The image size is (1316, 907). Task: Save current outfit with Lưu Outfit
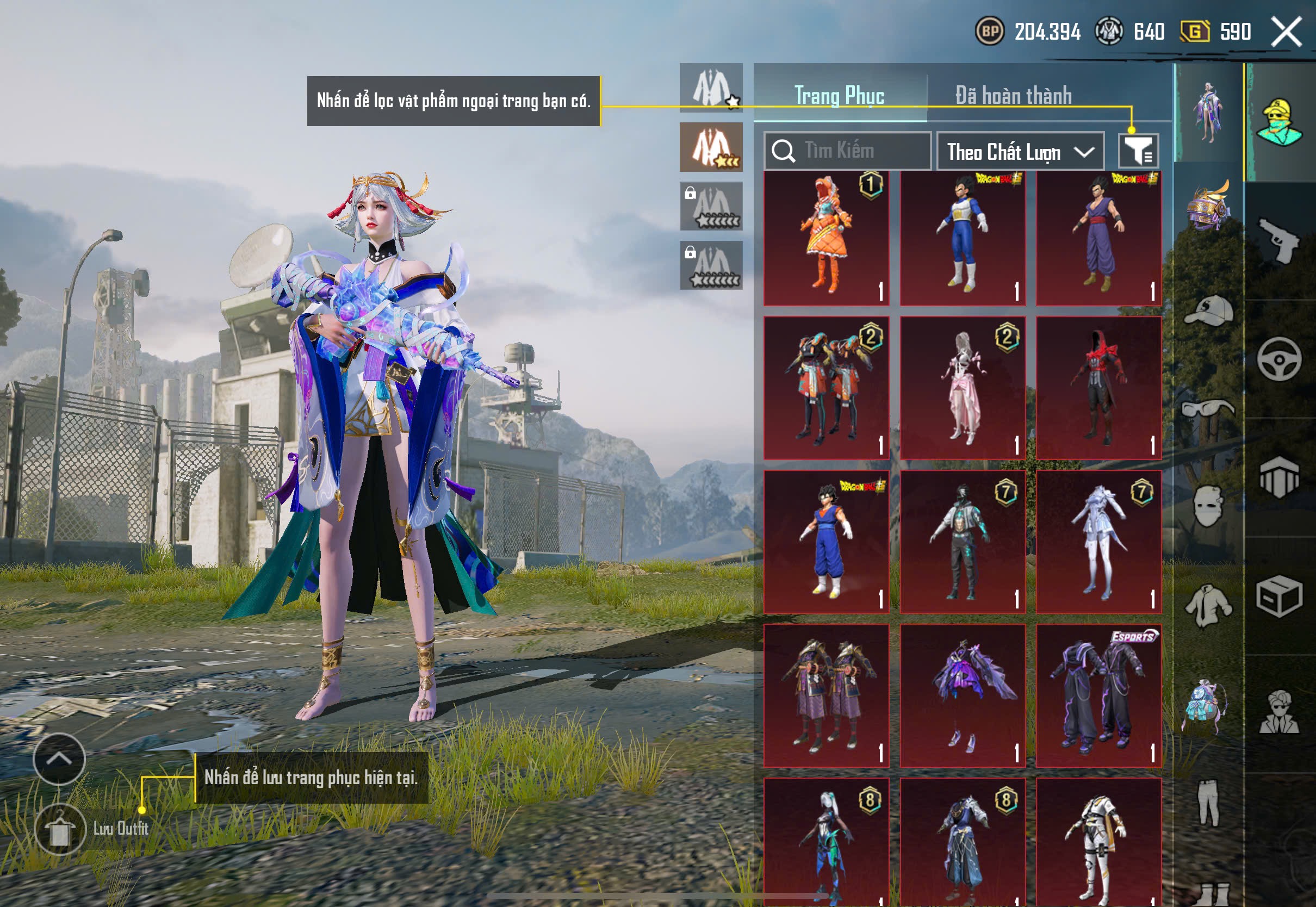(61, 829)
